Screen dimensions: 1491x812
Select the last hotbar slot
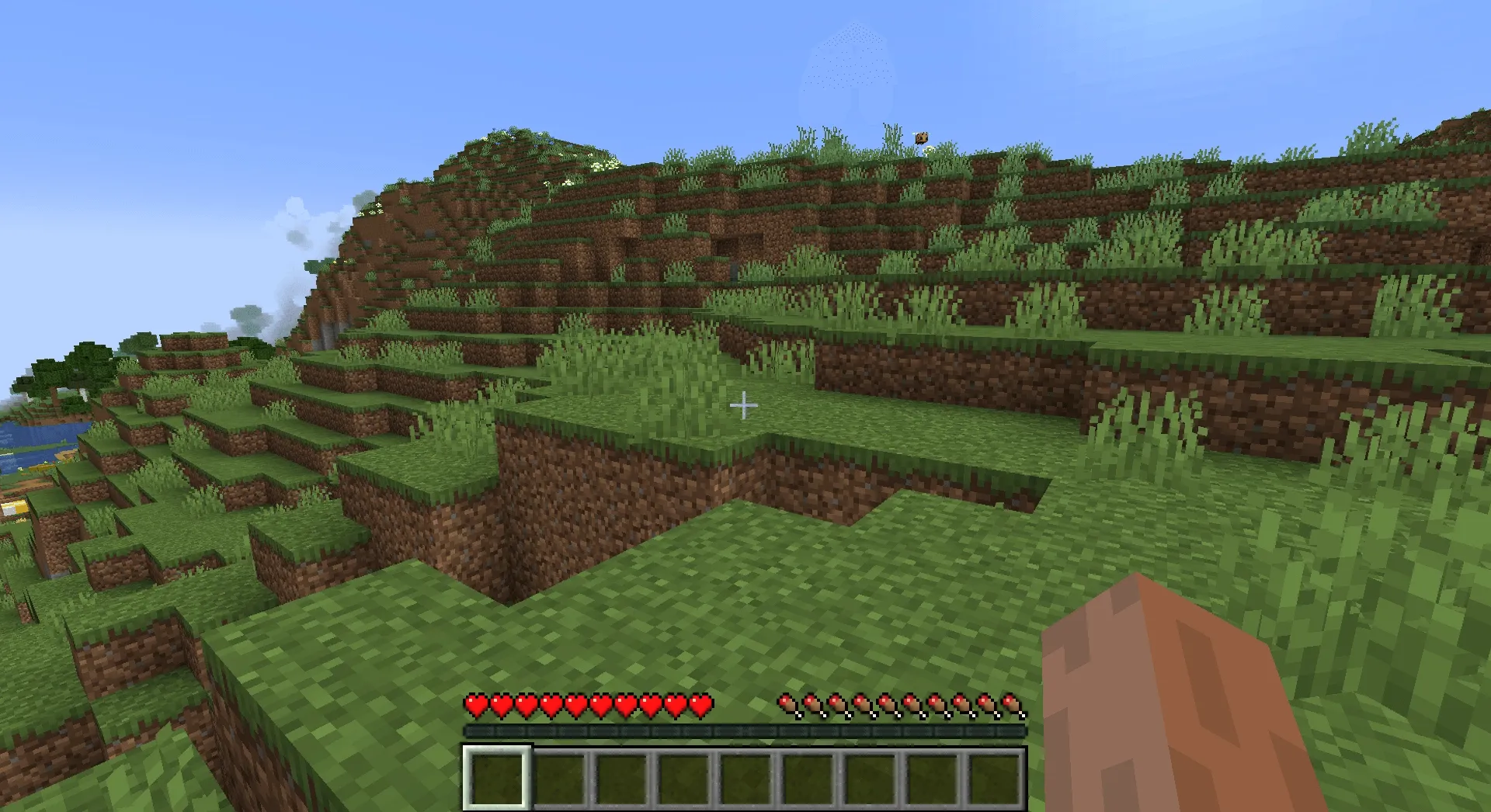994,776
